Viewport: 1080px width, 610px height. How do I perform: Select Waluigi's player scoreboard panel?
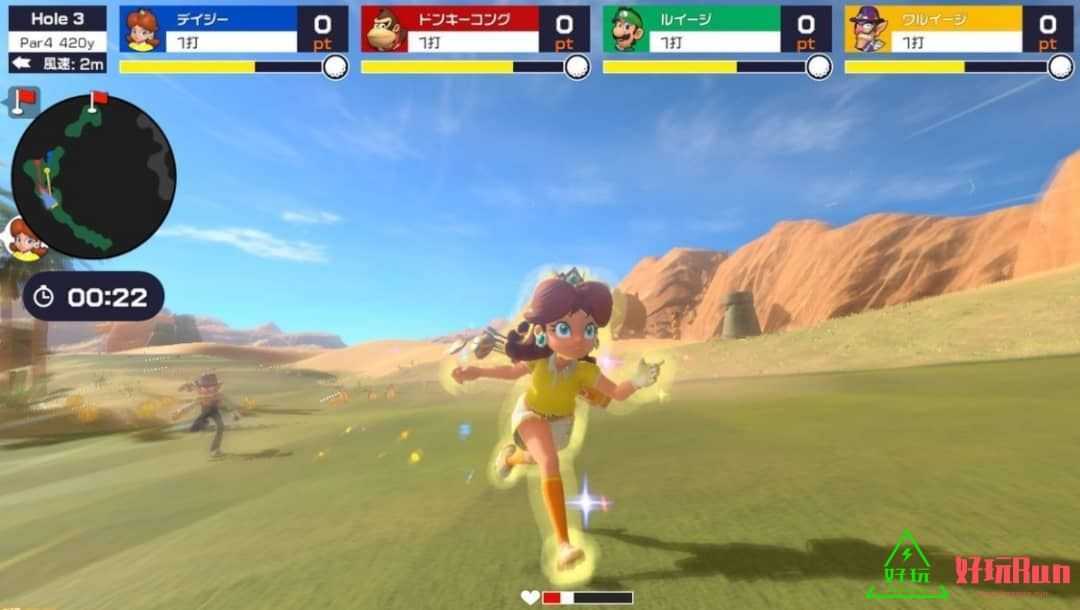[x=959, y=30]
